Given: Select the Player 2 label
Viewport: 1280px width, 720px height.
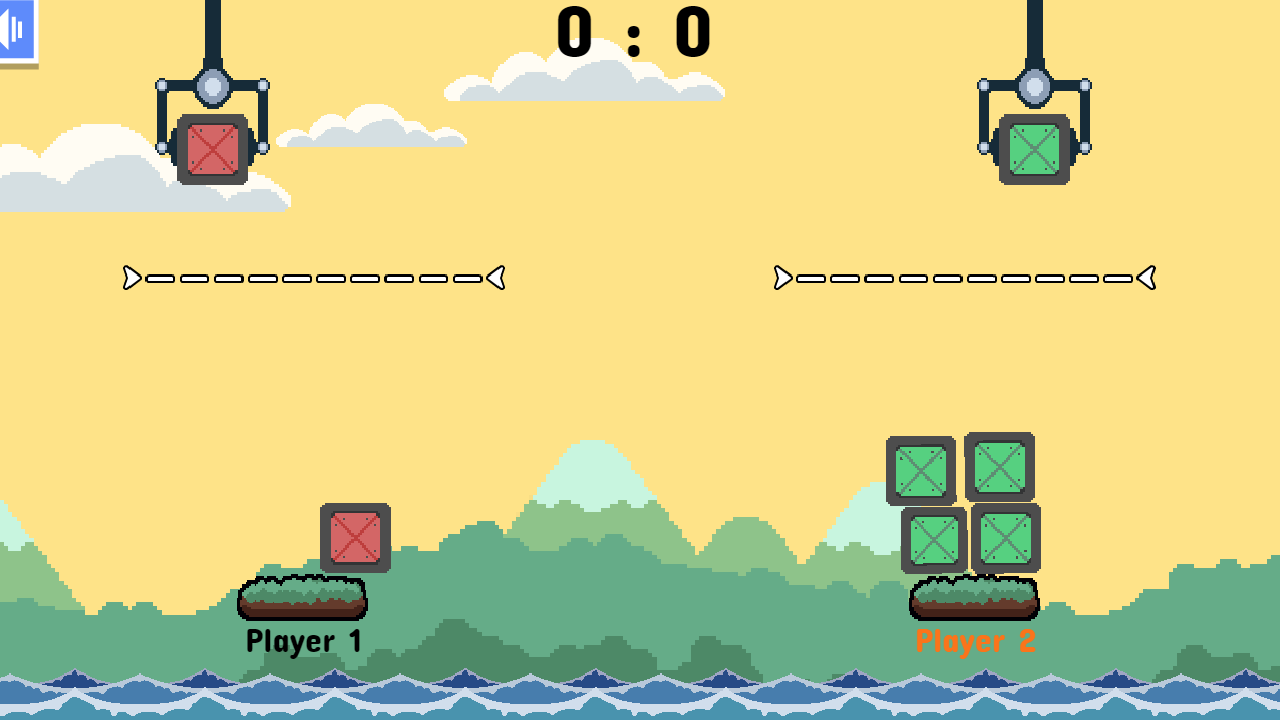Looking at the screenshot, I should 975,639.
